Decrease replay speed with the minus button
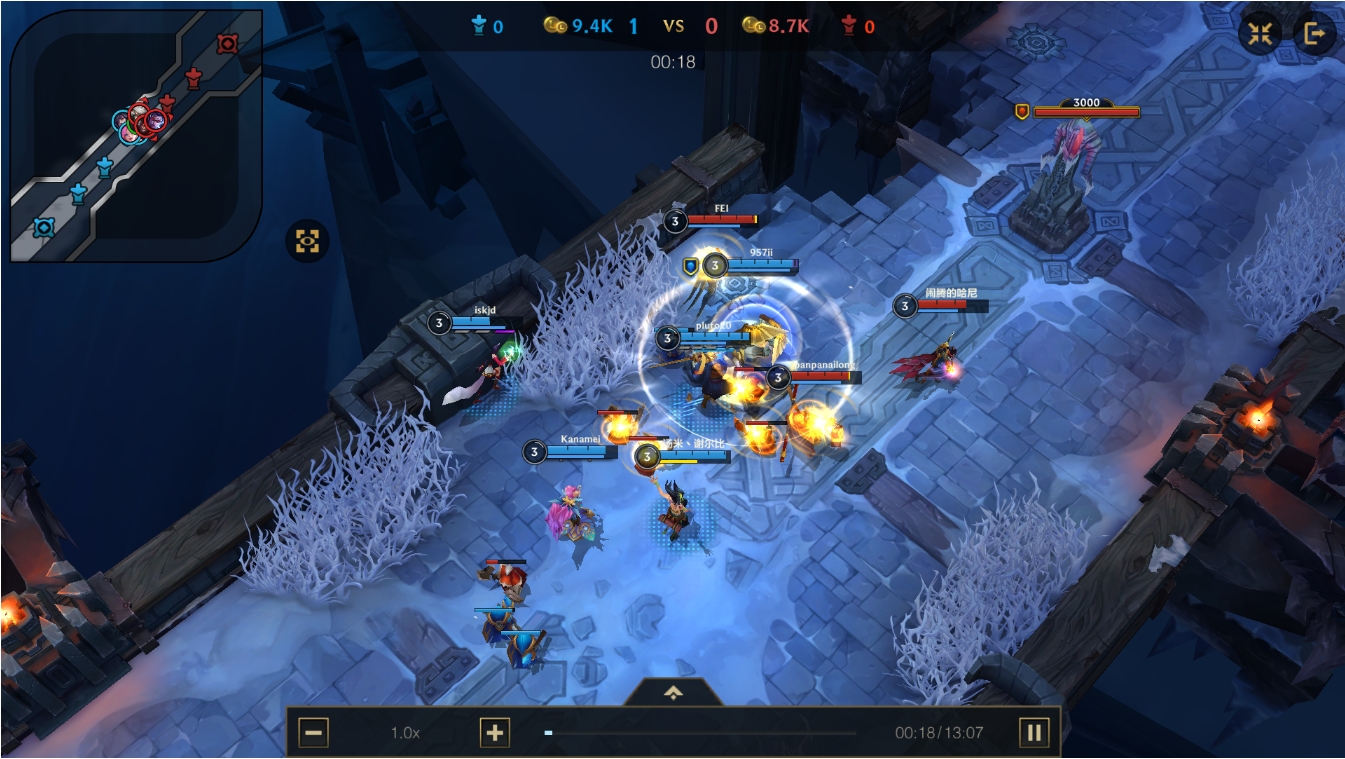 click(x=313, y=733)
